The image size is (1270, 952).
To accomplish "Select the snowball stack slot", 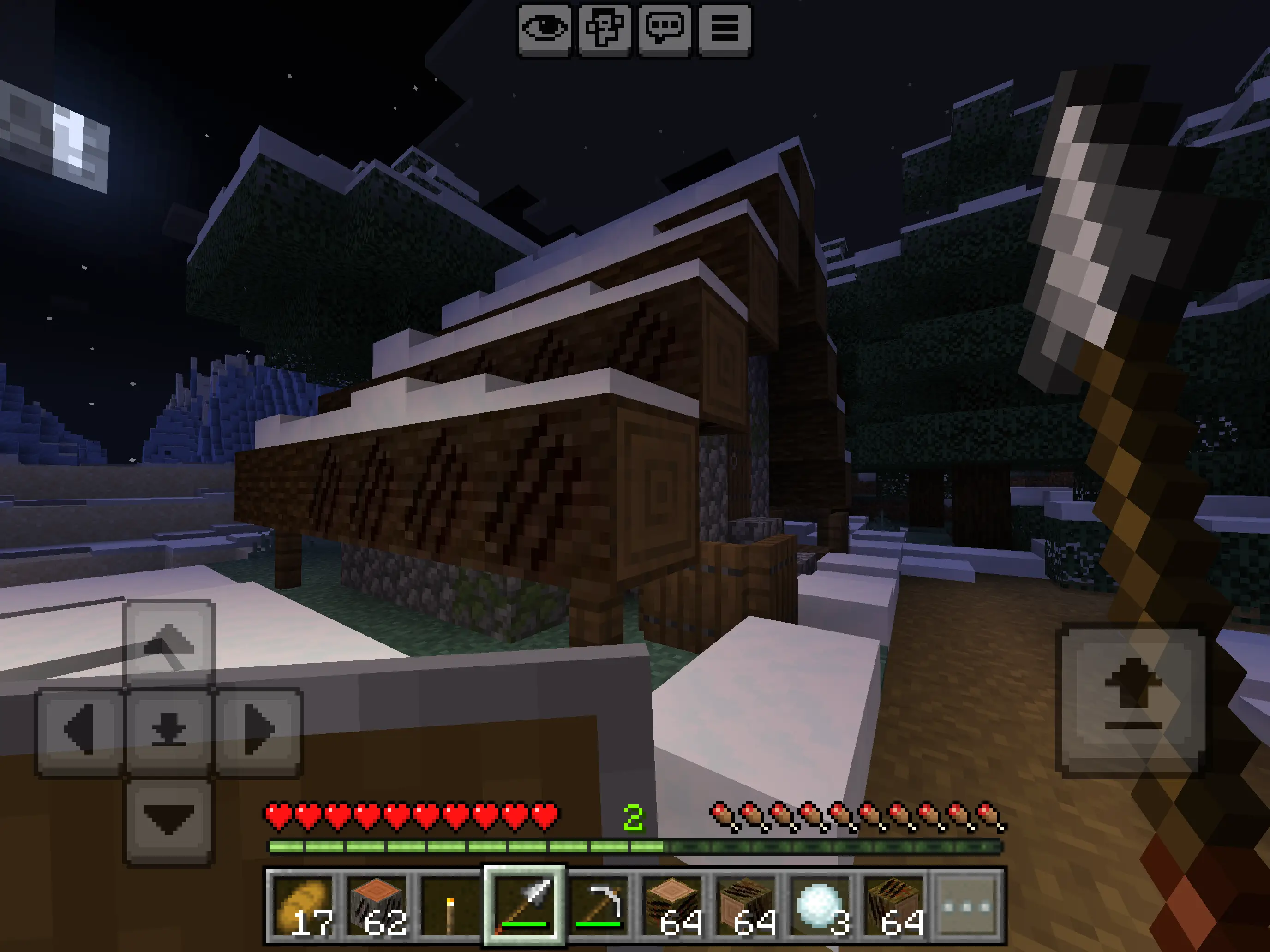I will 820,906.
